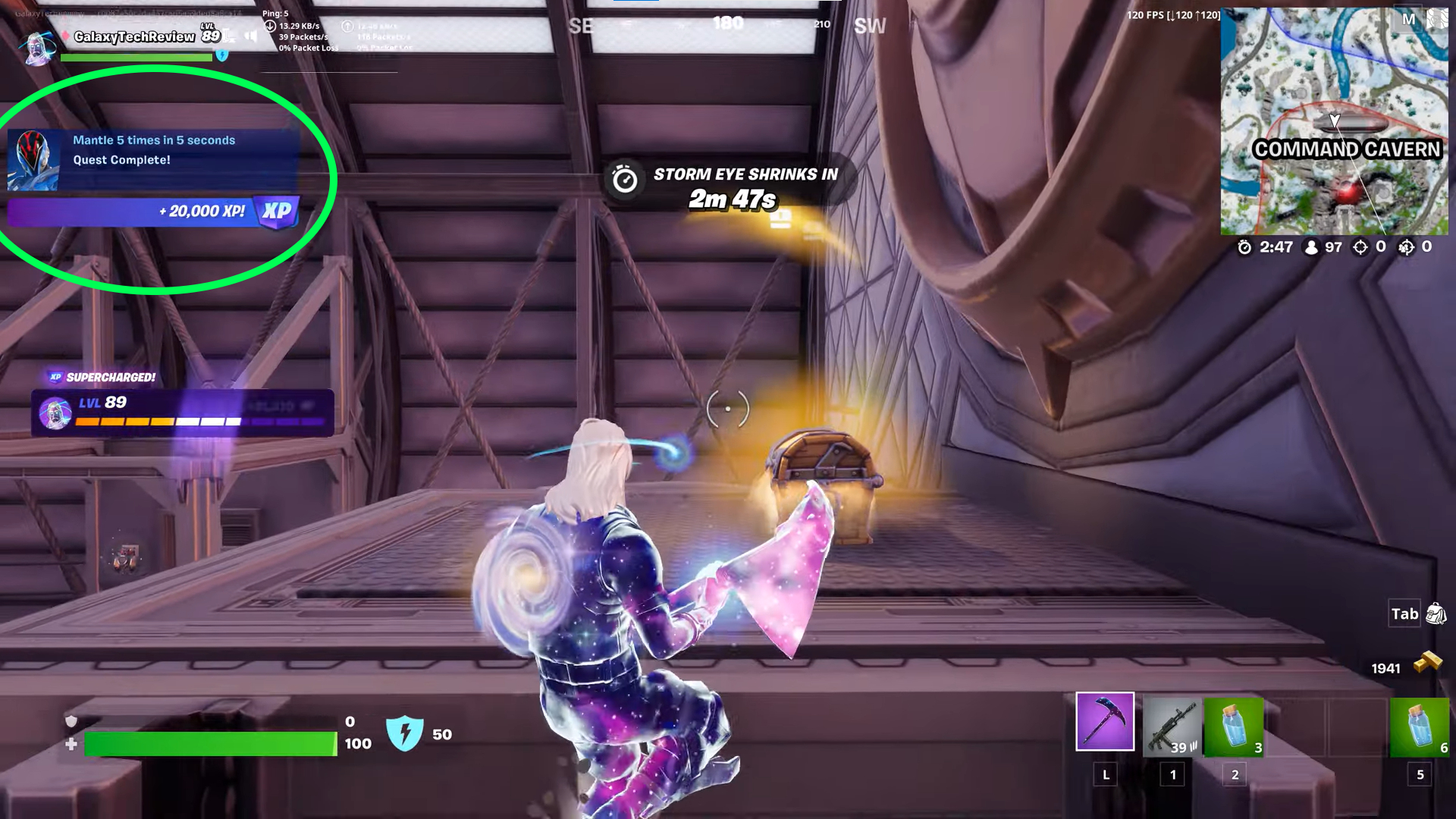Toggle the voice chat speaker icon near player name
1456x819 pixels.
[x=250, y=34]
